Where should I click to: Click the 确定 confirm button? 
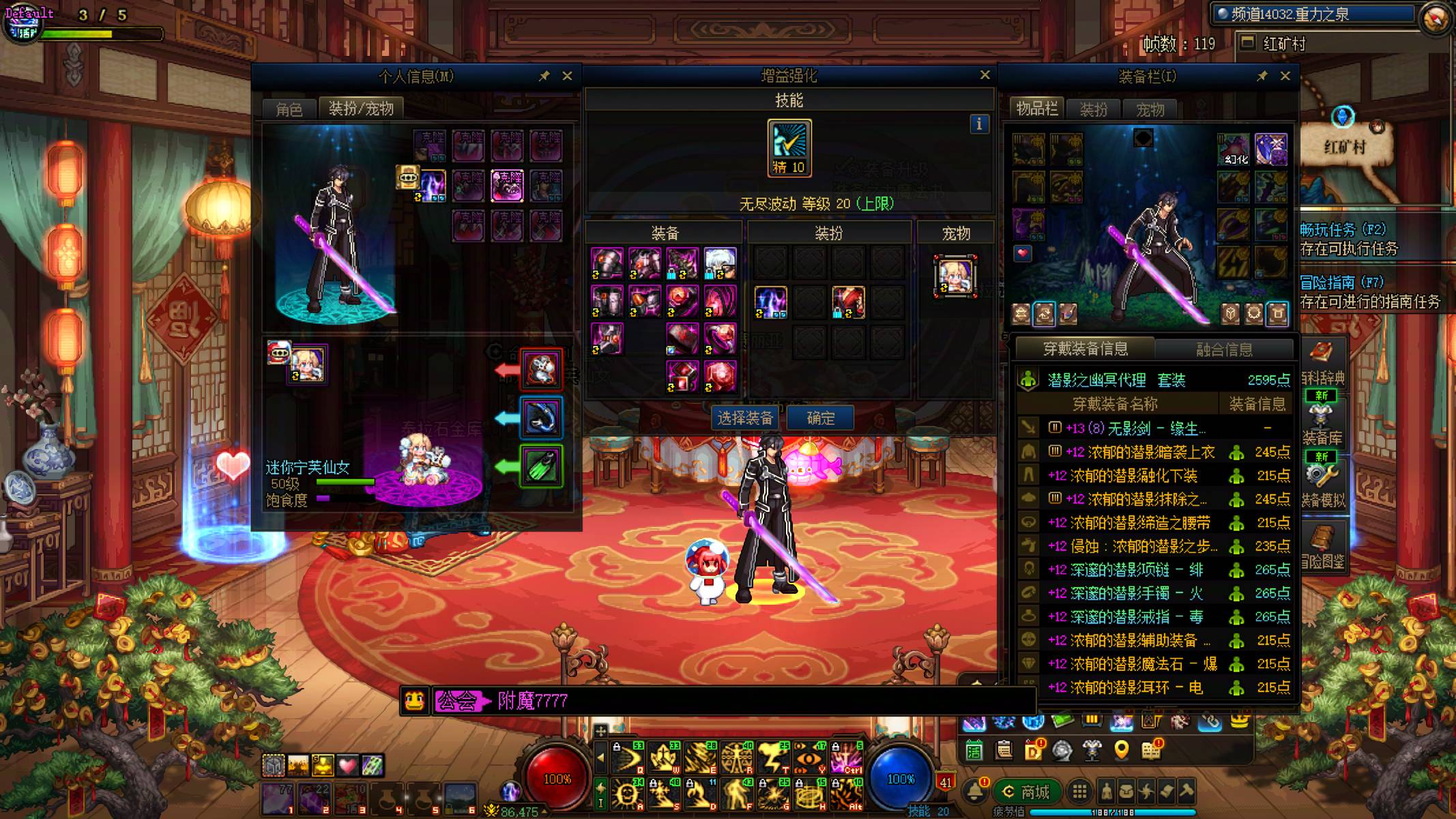tap(820, 418)
